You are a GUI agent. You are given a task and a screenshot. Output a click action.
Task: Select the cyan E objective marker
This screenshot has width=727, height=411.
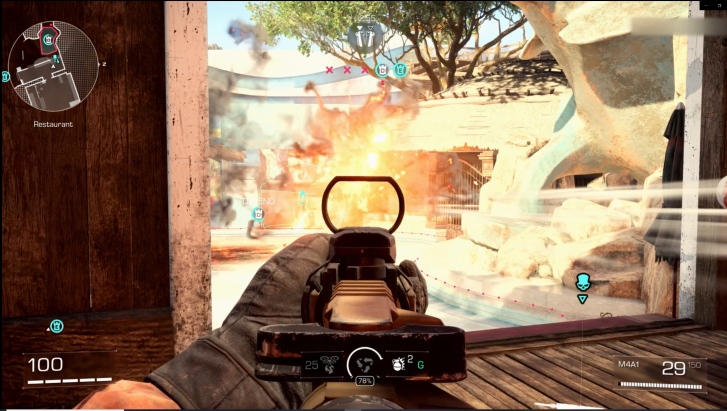pos(400,70)
